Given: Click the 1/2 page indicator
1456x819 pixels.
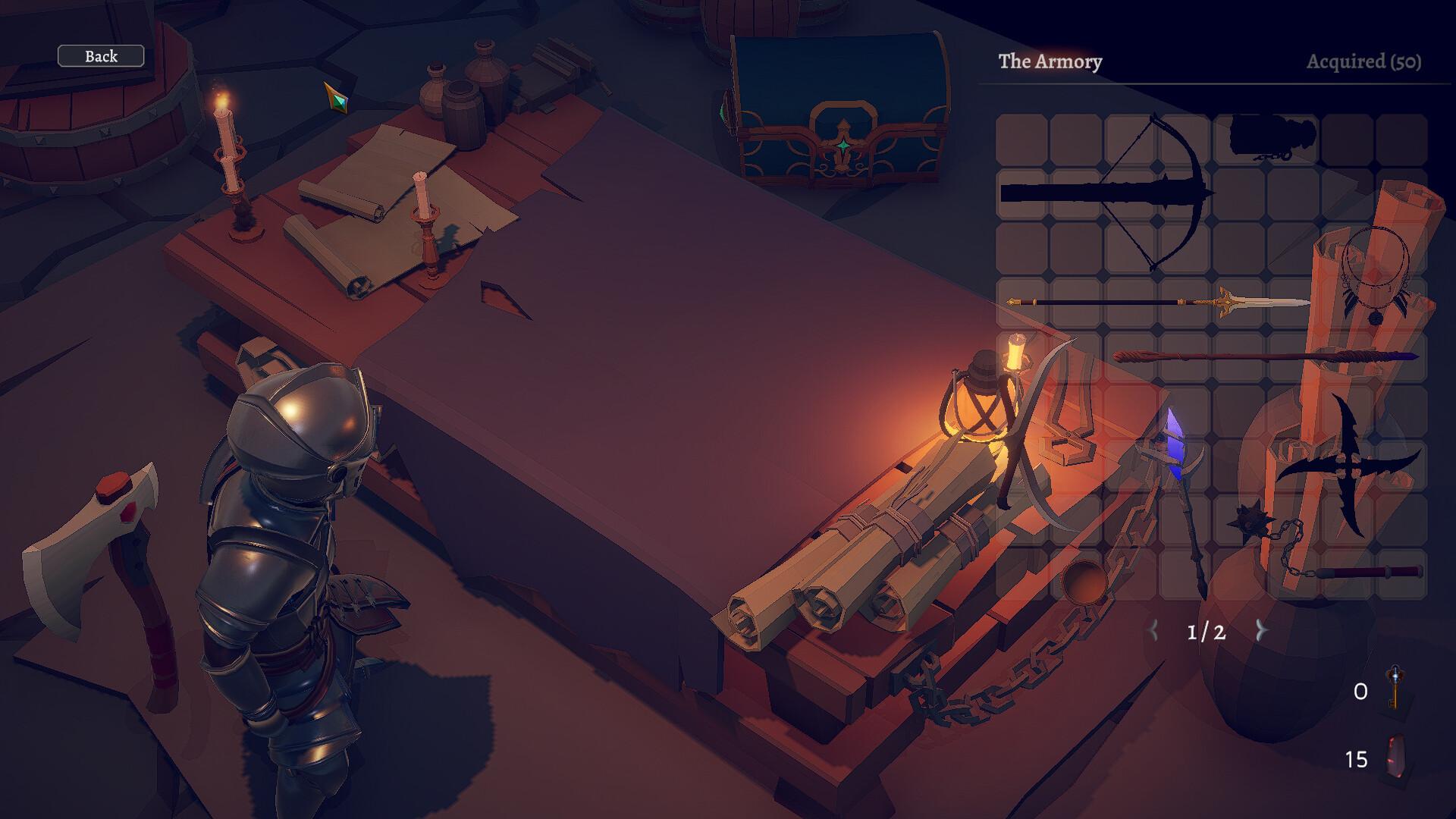Looking at the screenshot, I should [1206, 631].
